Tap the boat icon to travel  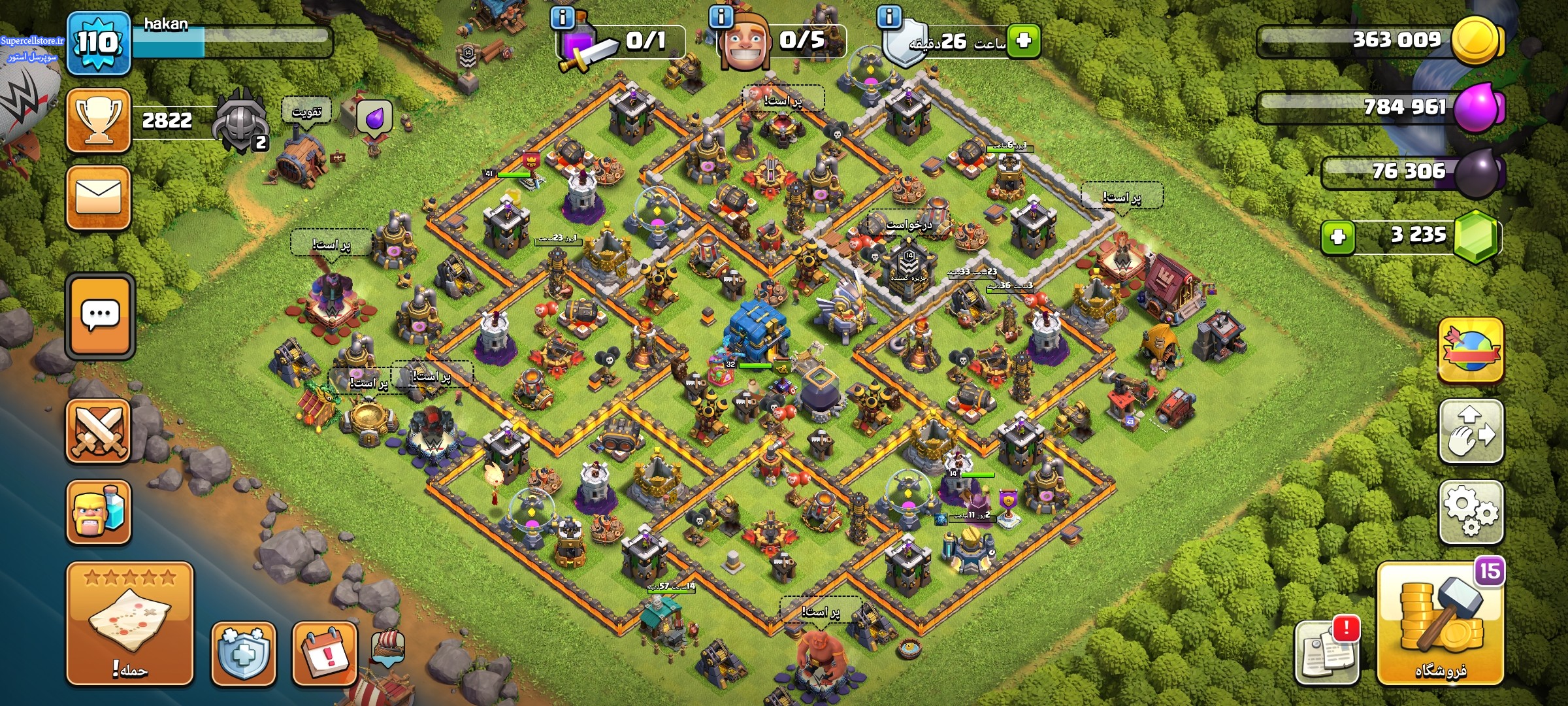tap(388, 646)
